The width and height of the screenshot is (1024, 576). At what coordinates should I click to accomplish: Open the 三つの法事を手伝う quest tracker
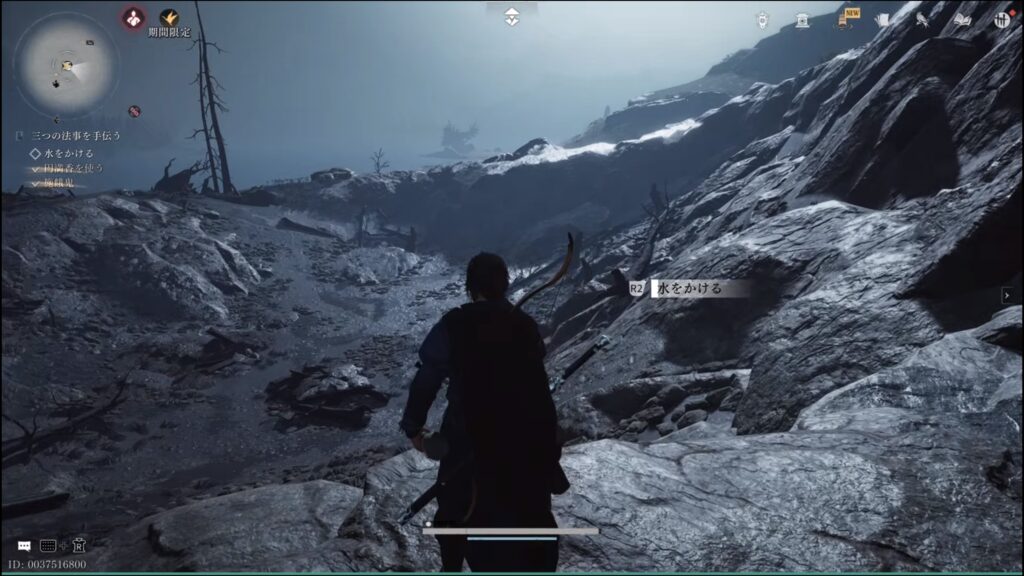[x=76, y=135]
